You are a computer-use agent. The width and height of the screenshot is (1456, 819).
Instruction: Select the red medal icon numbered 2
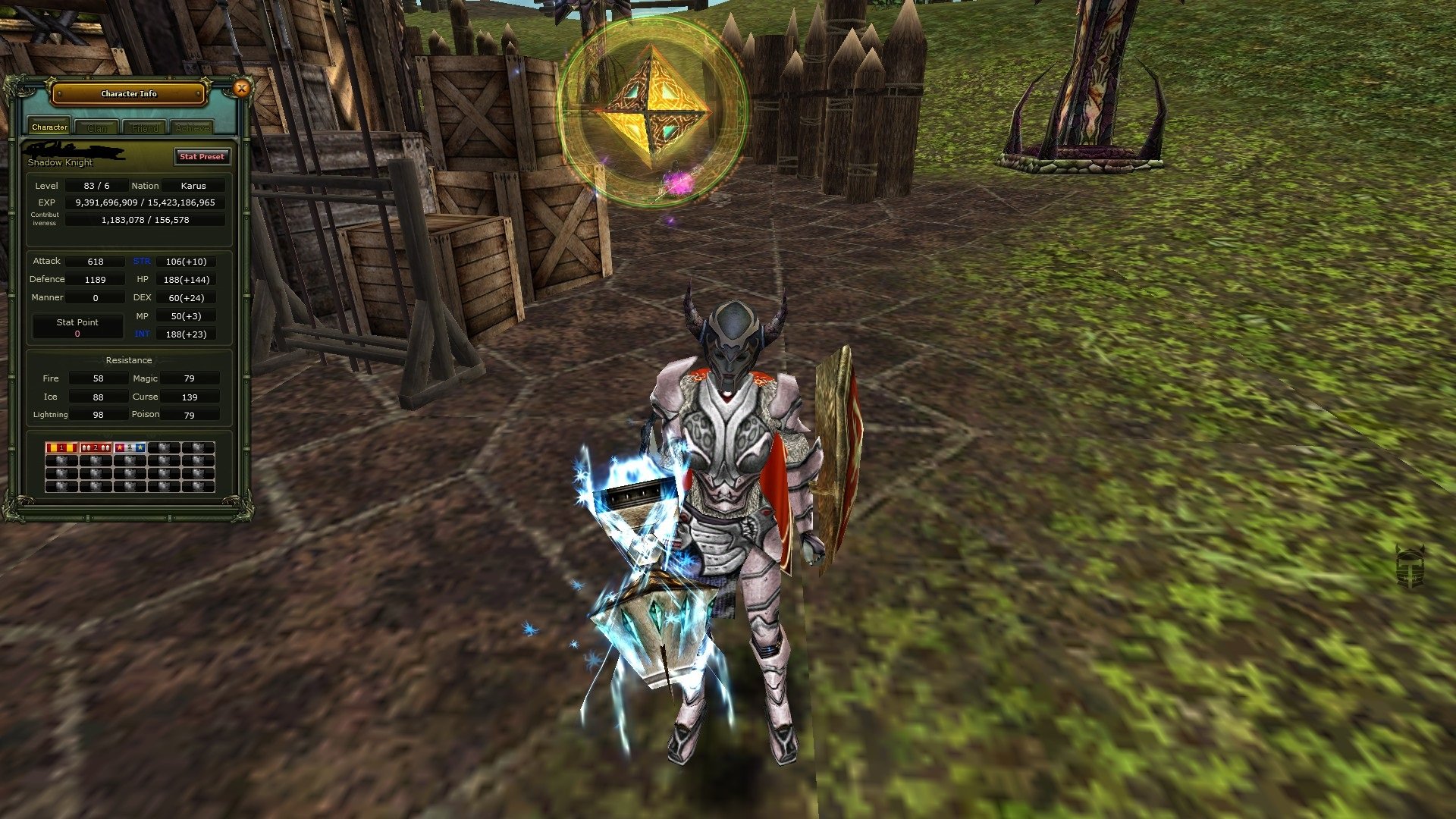click(x=95, y=447)
